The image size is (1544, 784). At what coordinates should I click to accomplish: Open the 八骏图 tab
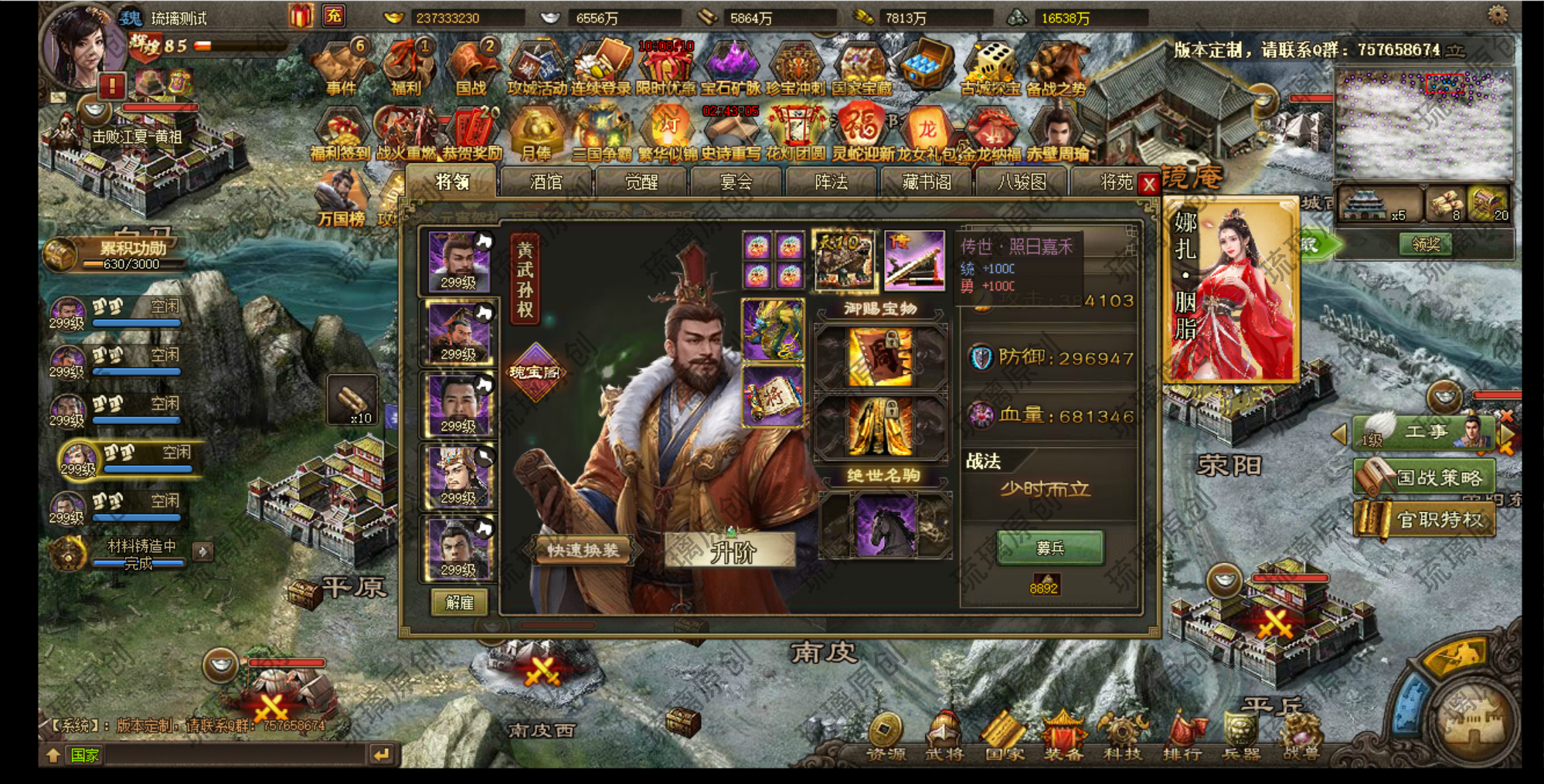[1022, 182]
